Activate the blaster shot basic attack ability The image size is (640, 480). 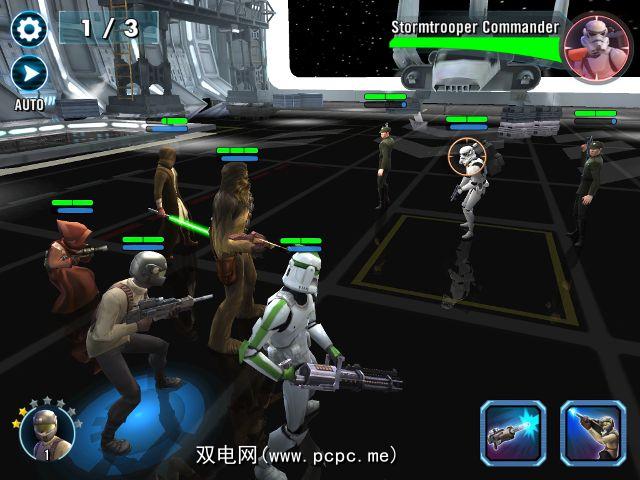click(x=513, y=433)
